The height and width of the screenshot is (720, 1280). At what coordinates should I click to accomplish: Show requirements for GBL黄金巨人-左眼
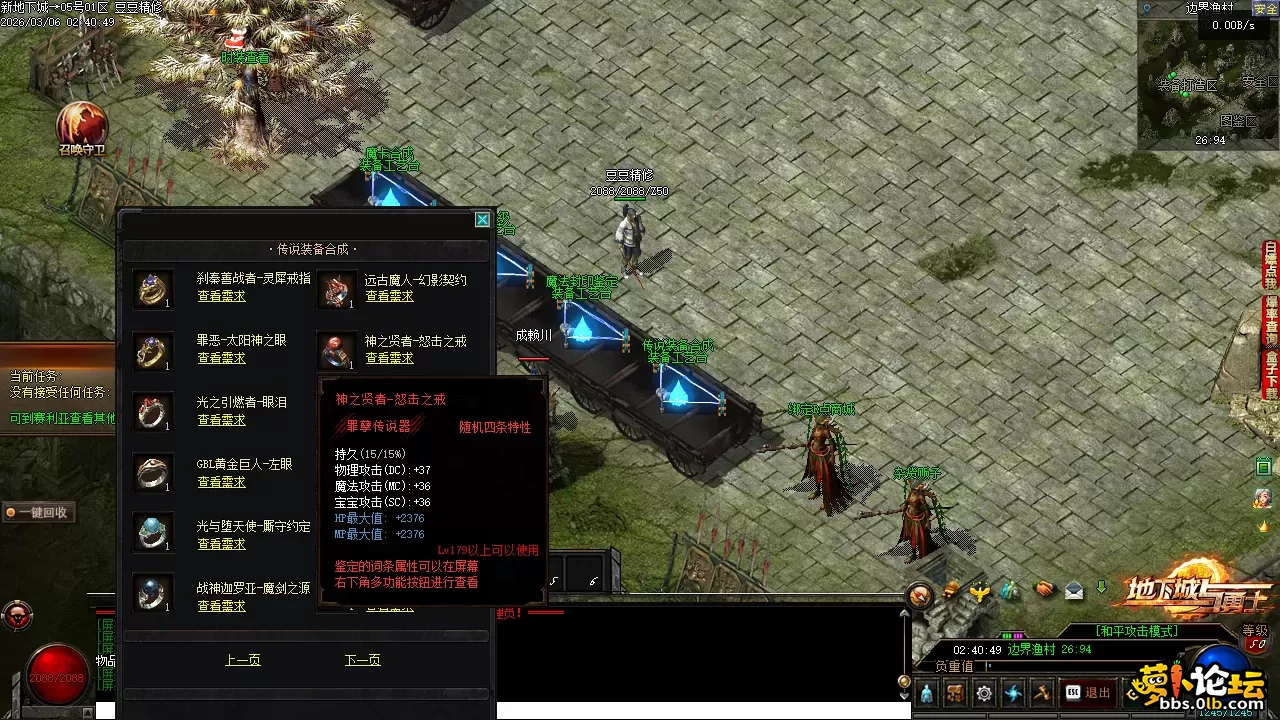221,482
